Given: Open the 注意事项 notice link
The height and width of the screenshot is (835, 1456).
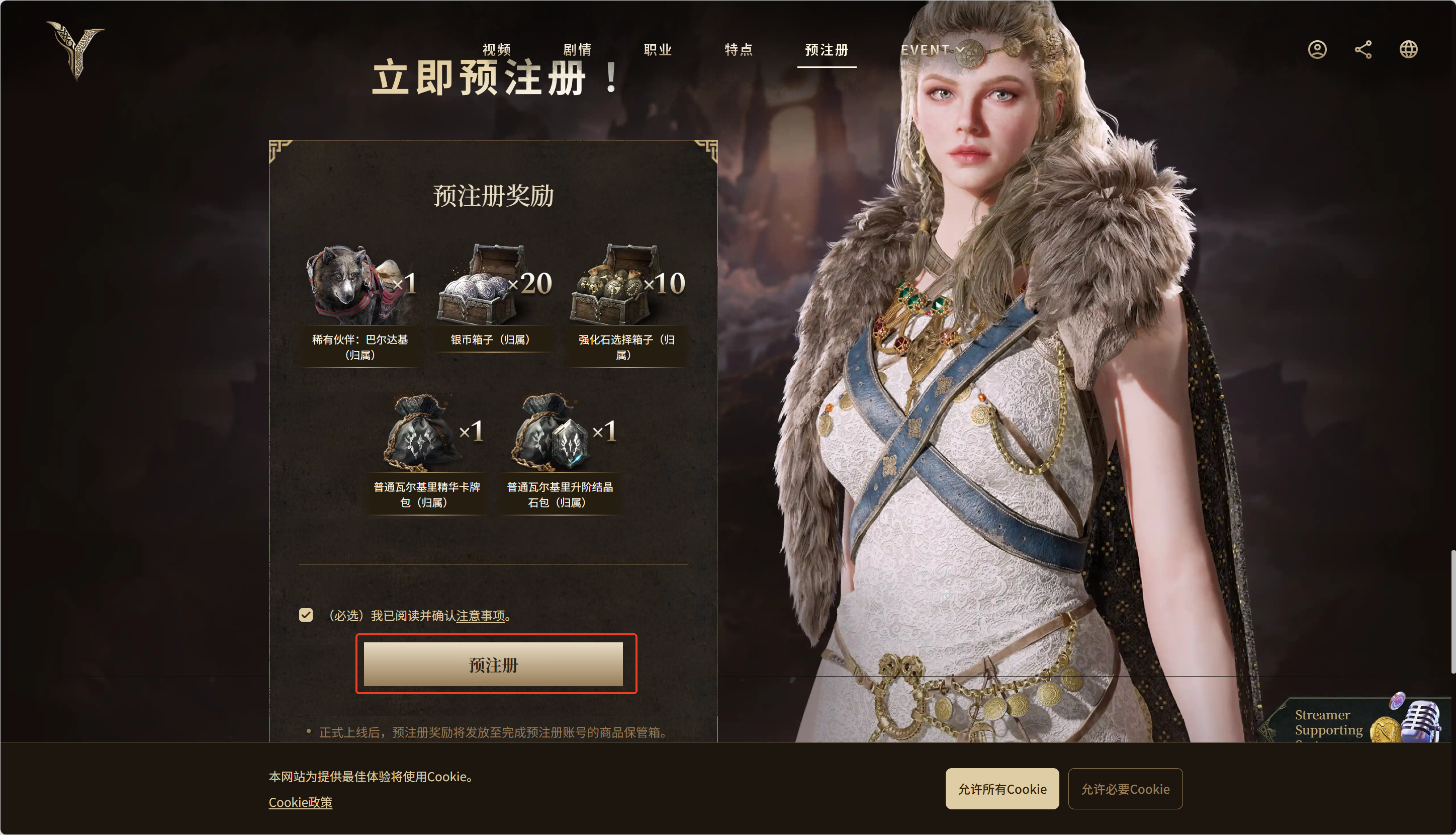Looking at the screenshot, I should (x=480, y=616).
